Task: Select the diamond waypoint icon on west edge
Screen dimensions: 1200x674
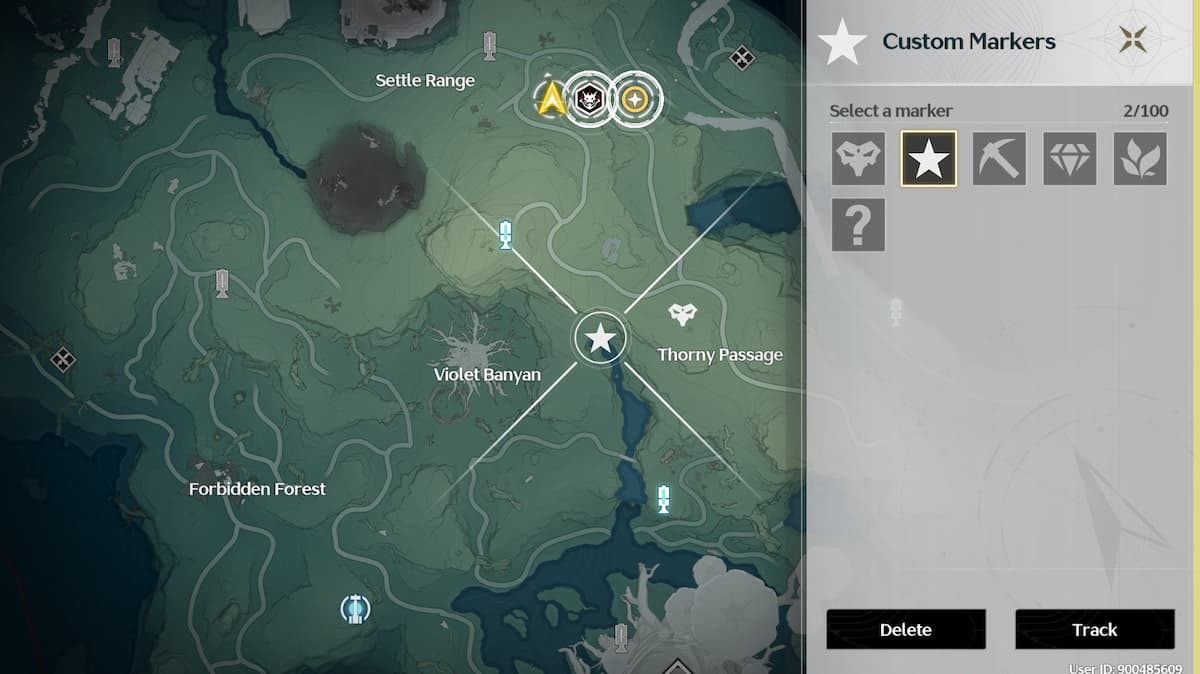Action: coord(62,358)
